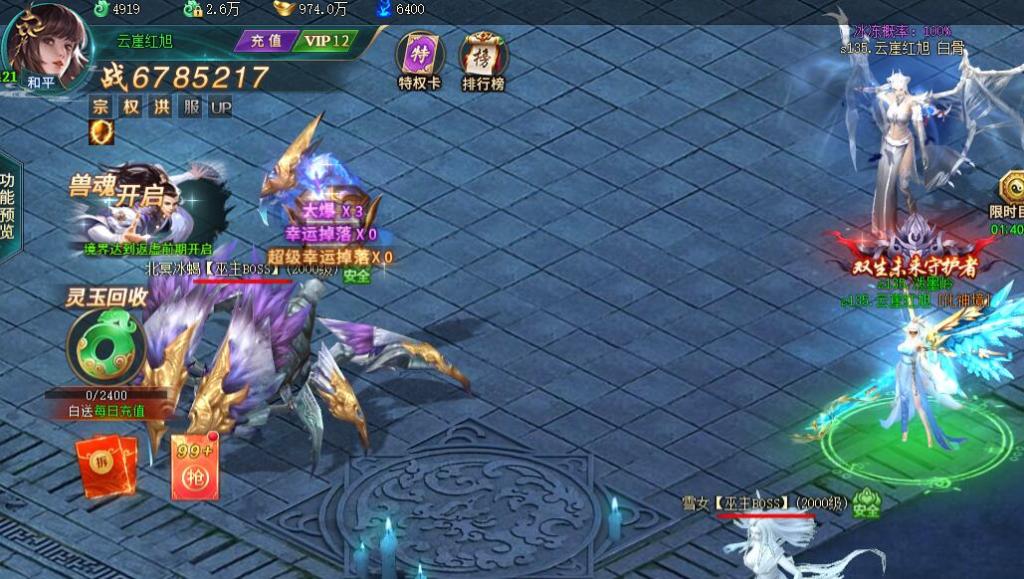Click the golden shield status icon
This screenshot has width=1024, height=579.
(101, 132)
